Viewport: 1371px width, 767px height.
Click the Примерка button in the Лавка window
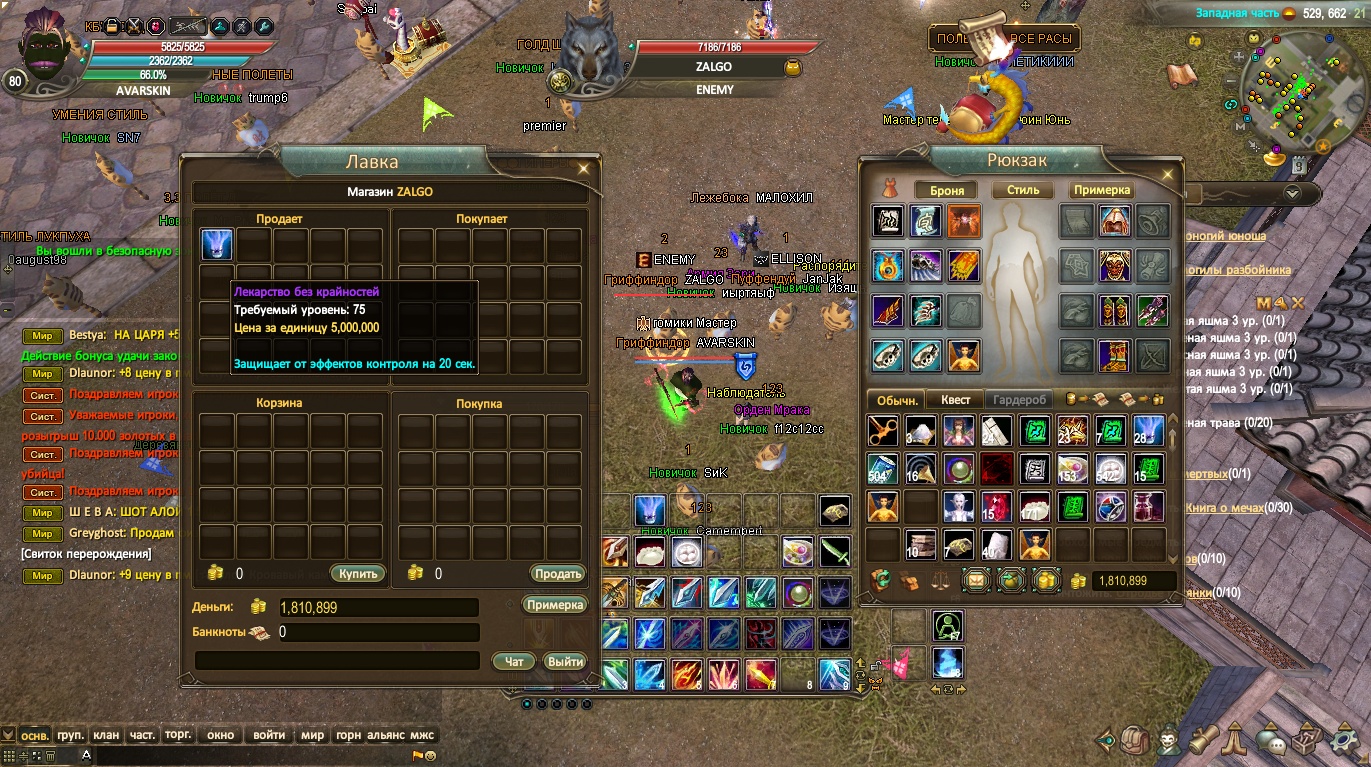click(x=554, y=605)
